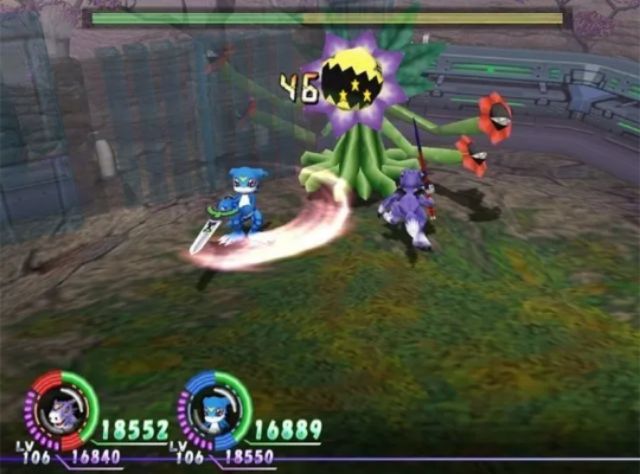The height and width of the screenshot is (474, 640).
Task: Select the blue Veemon player portrait
Action: tap(214, 410)
